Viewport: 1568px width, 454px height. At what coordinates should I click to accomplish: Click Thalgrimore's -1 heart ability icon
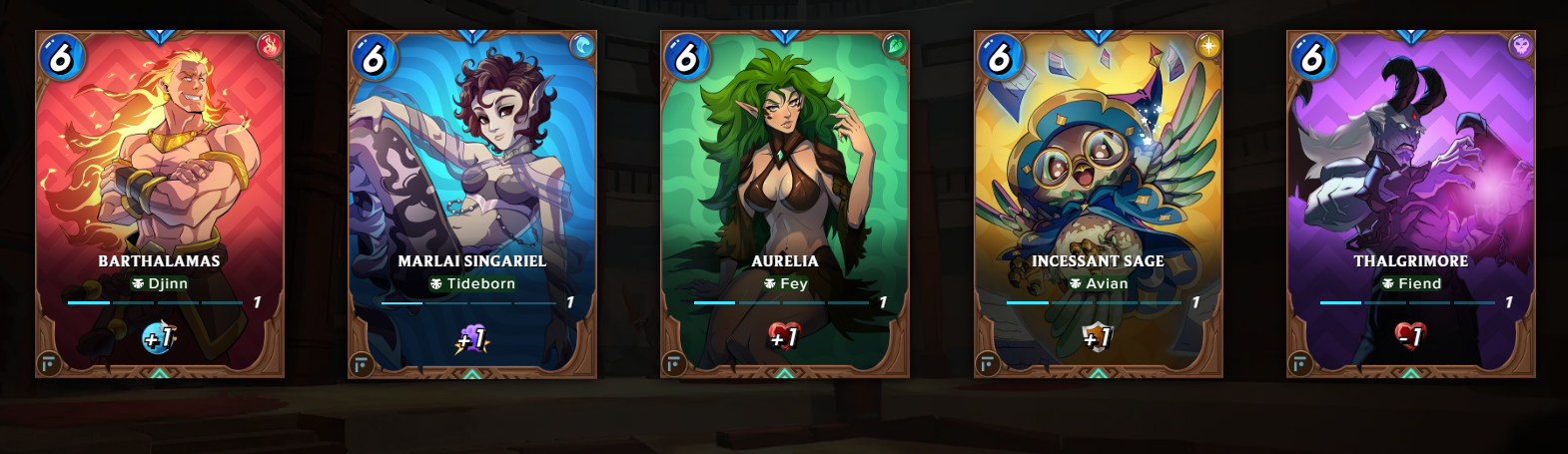1410,336
